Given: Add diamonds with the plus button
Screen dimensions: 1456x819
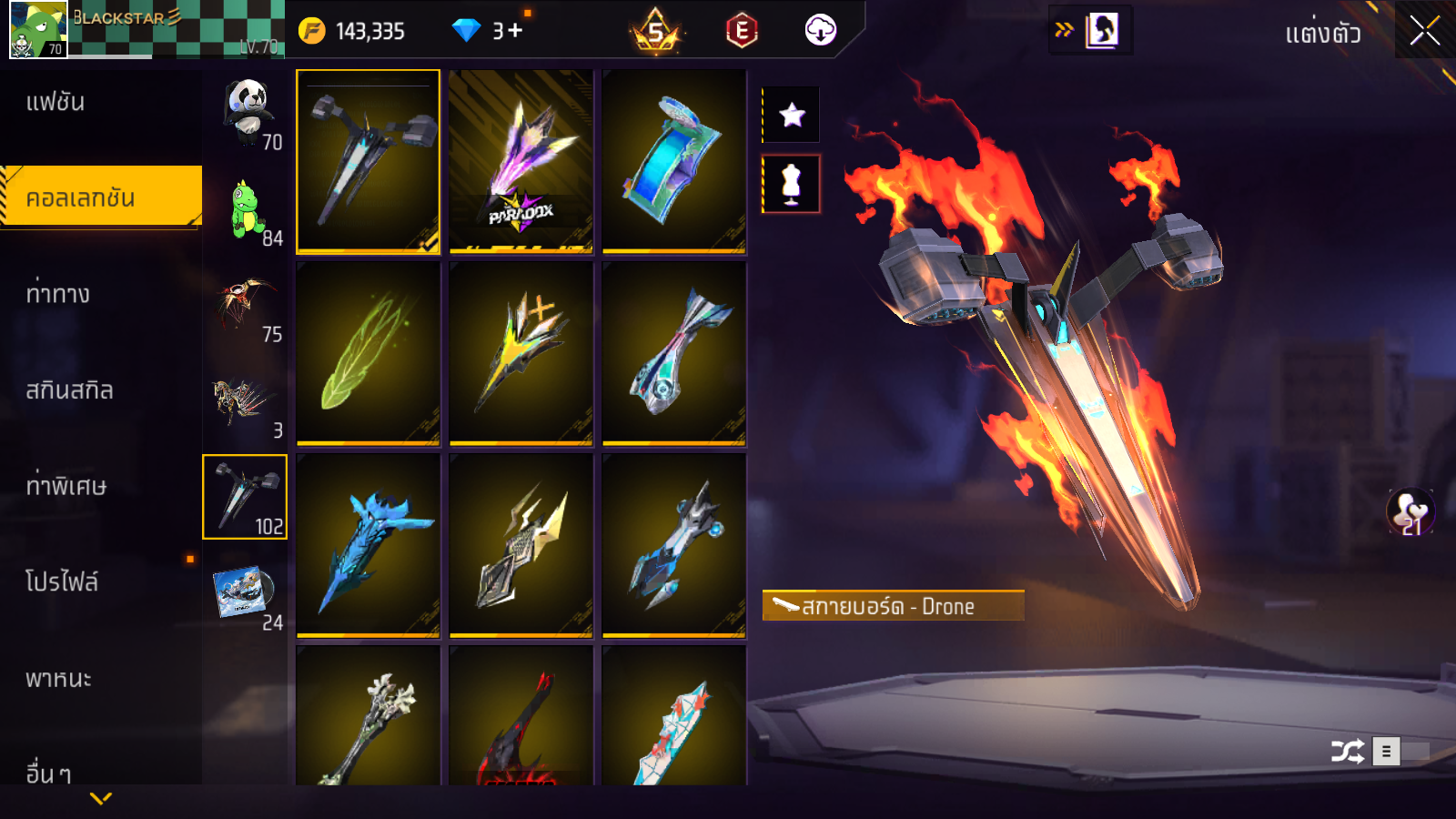Looking at the screenshot, I should click(x=515, y=31).
